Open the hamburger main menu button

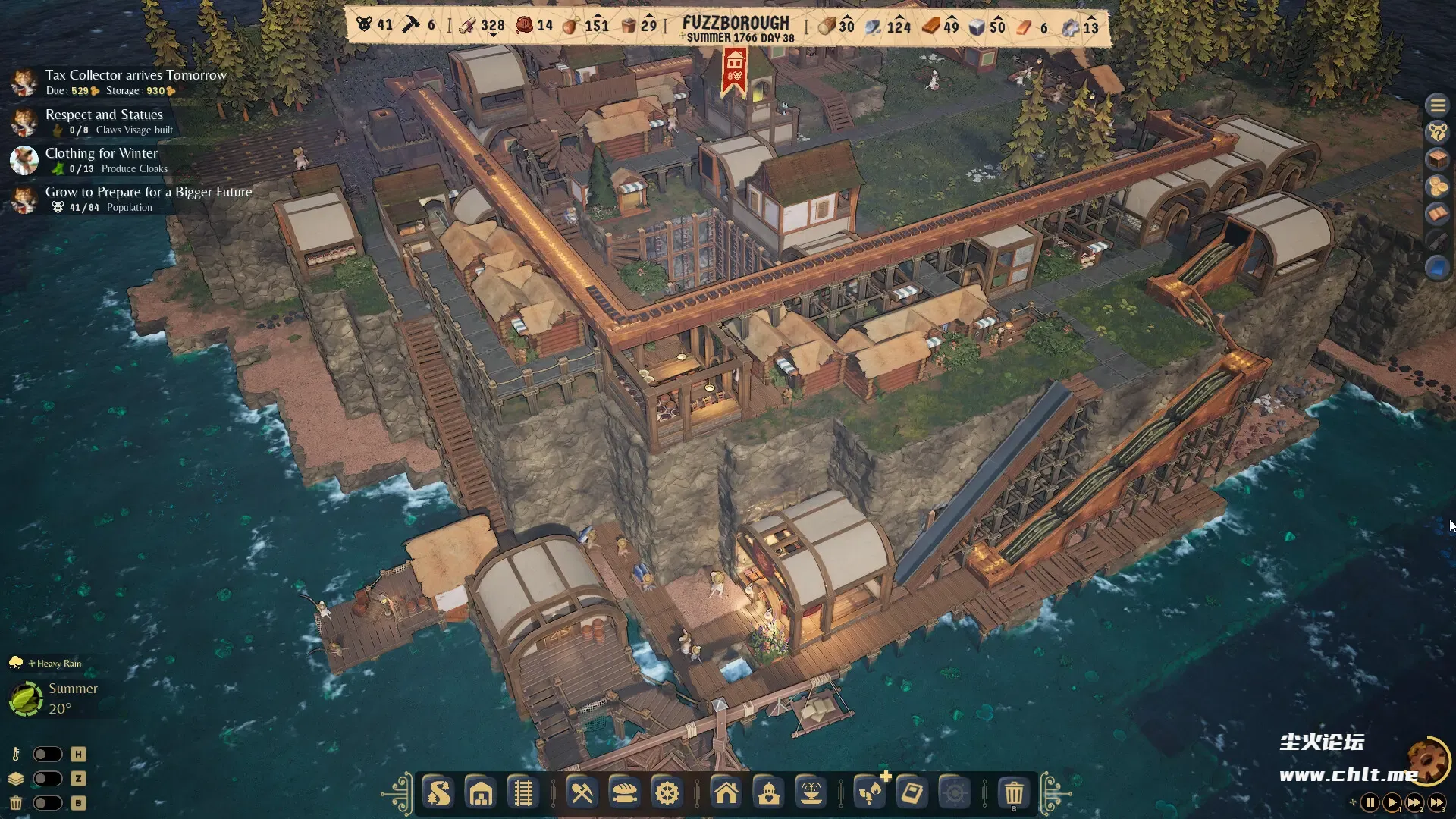(x=1437, y=105)
